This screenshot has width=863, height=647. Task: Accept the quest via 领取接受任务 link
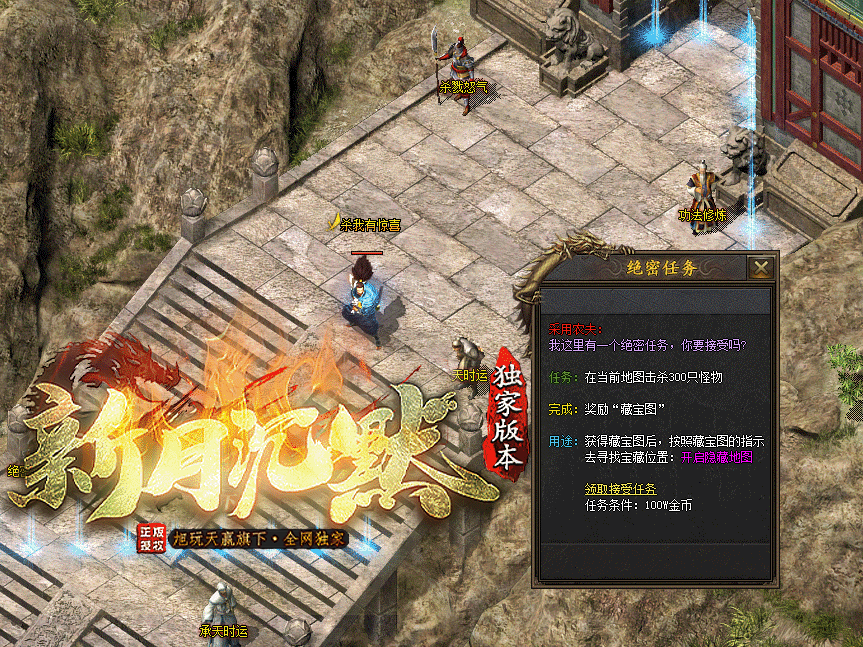tap(620, 488)
